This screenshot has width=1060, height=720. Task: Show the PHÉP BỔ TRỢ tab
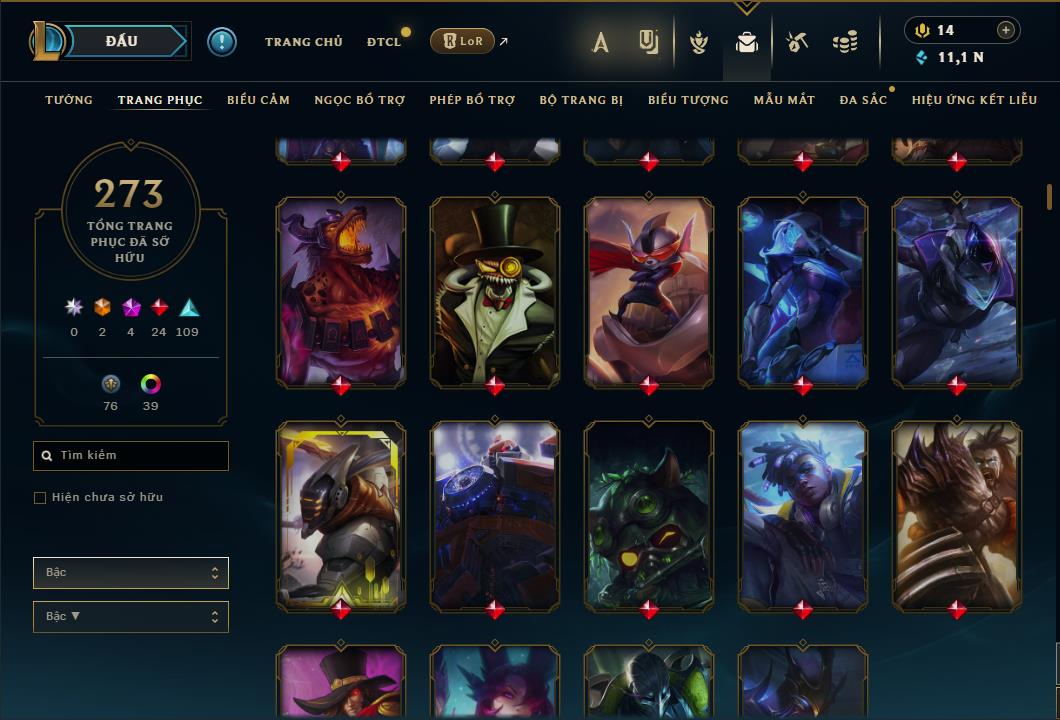[x=472, y=100]
